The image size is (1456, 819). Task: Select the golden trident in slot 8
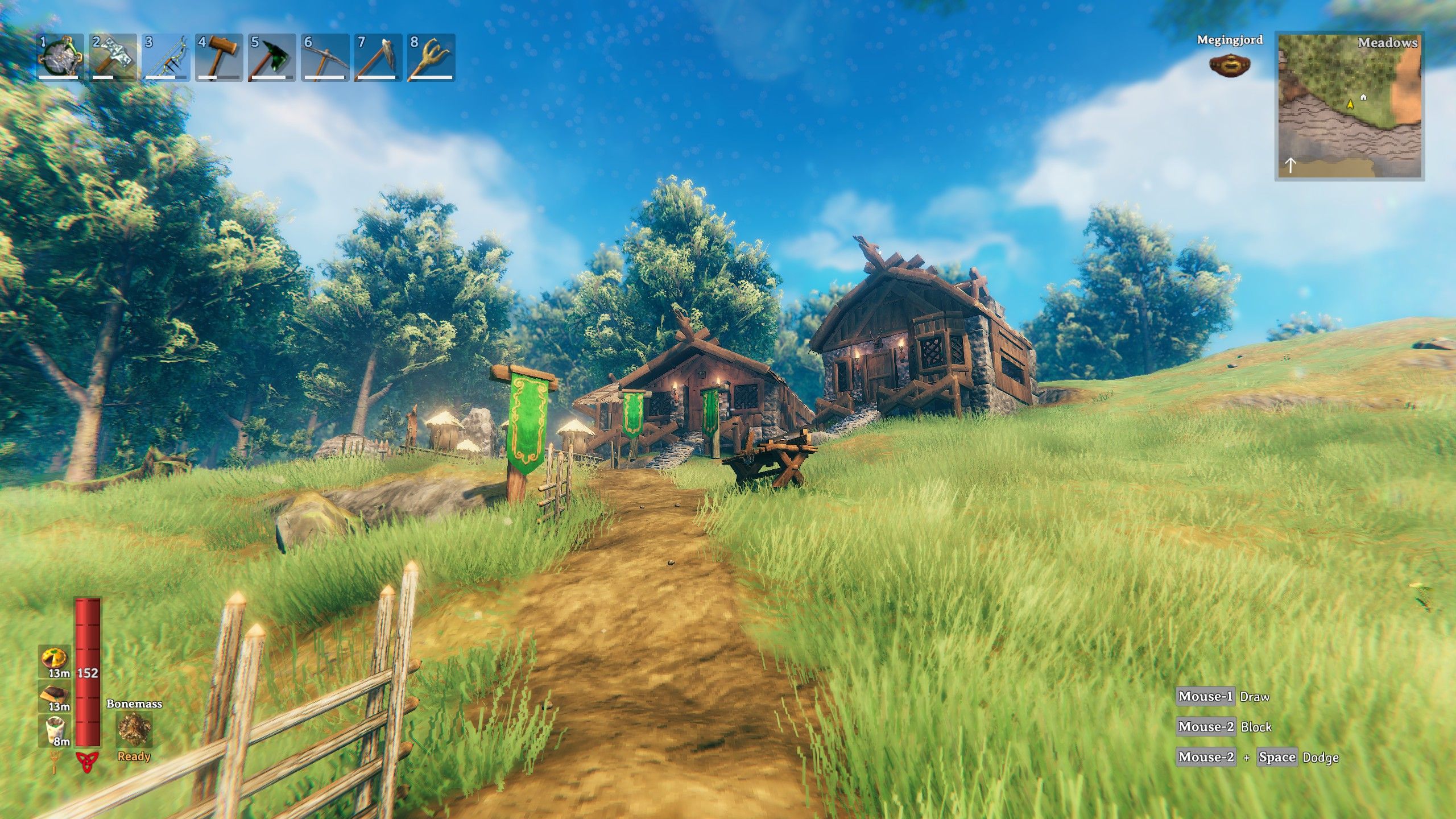coord(431,57)
